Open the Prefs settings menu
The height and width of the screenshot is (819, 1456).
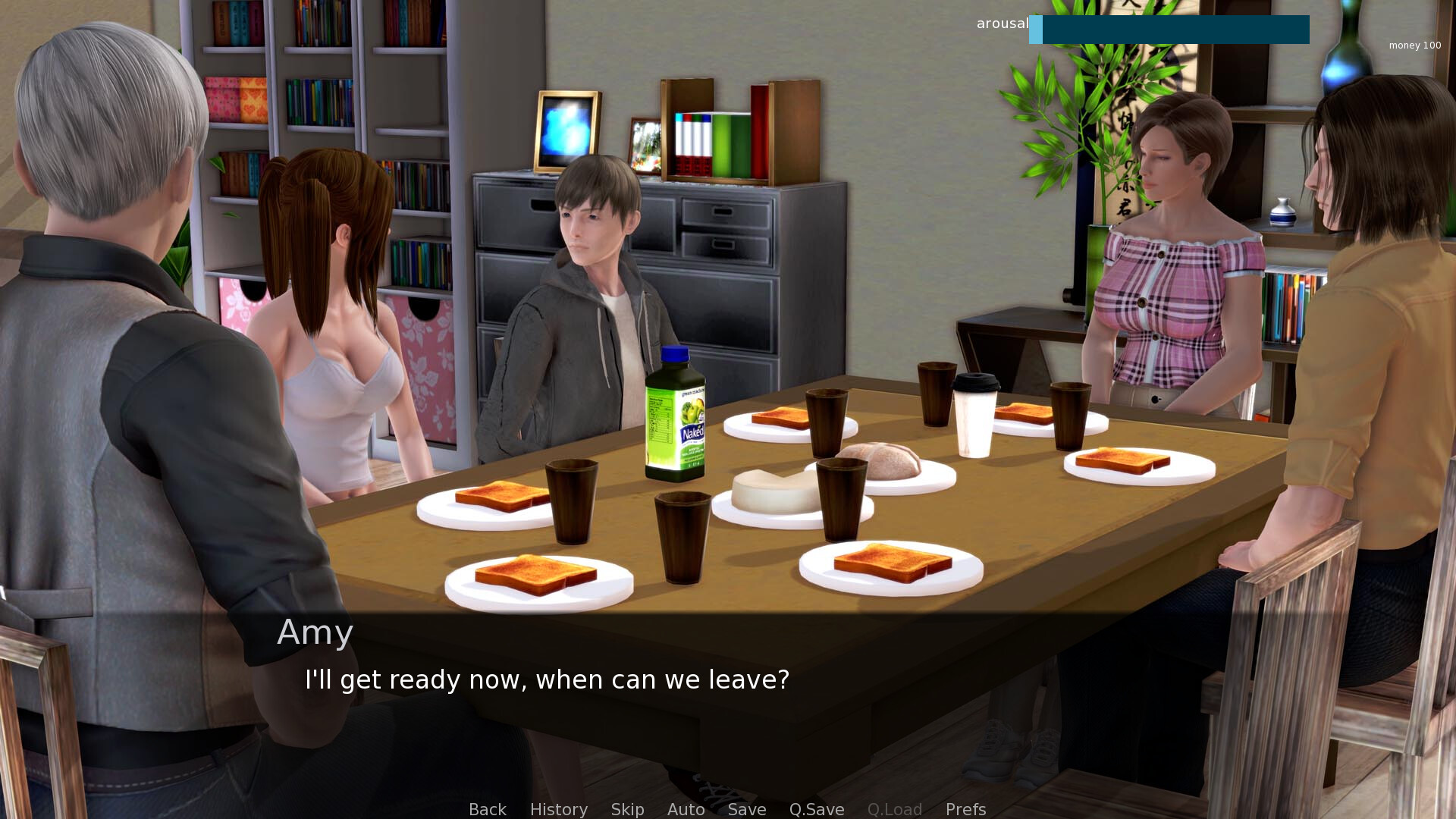click(965, 809)
